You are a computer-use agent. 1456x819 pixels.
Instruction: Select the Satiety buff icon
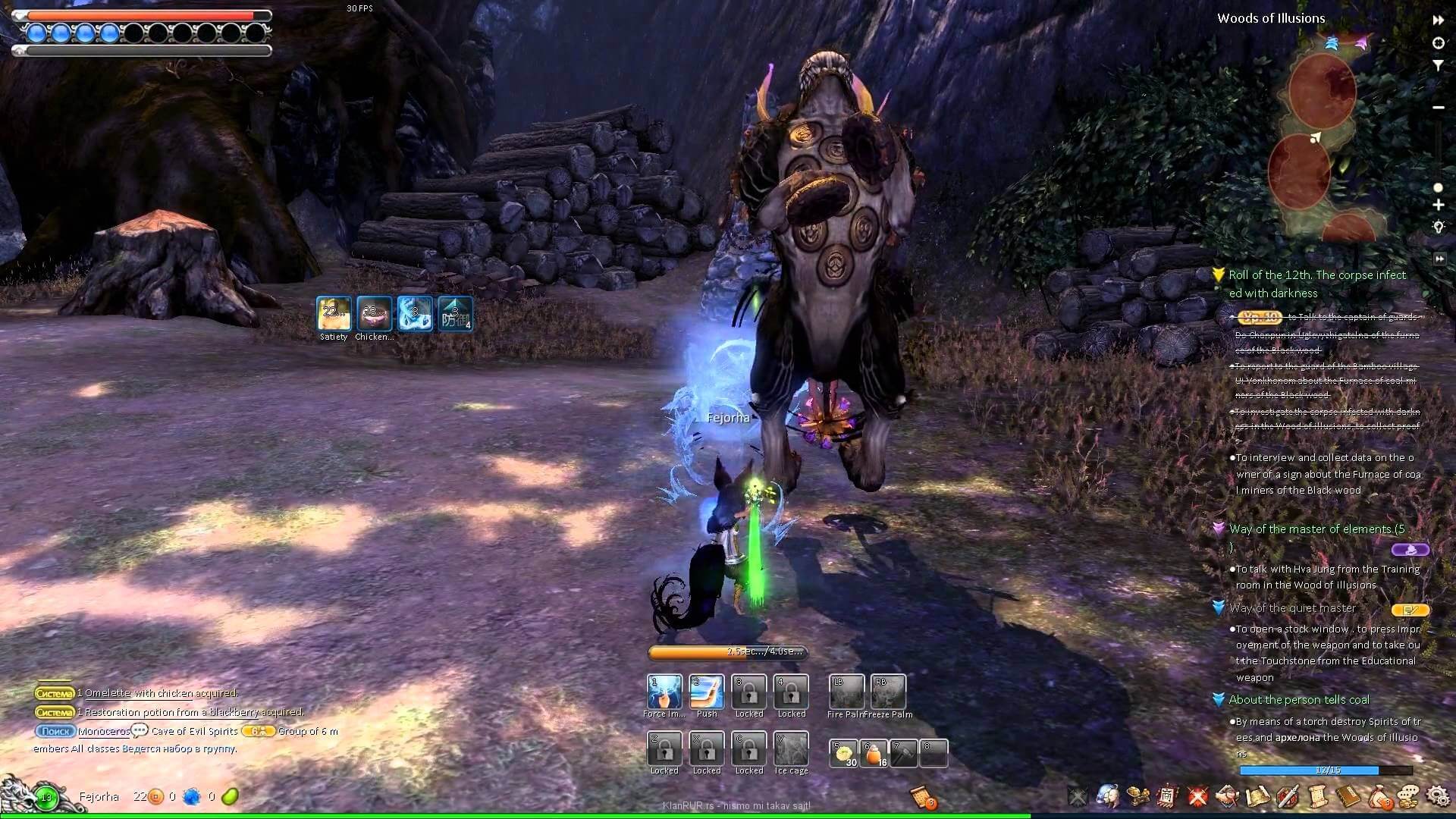[334, 314]
